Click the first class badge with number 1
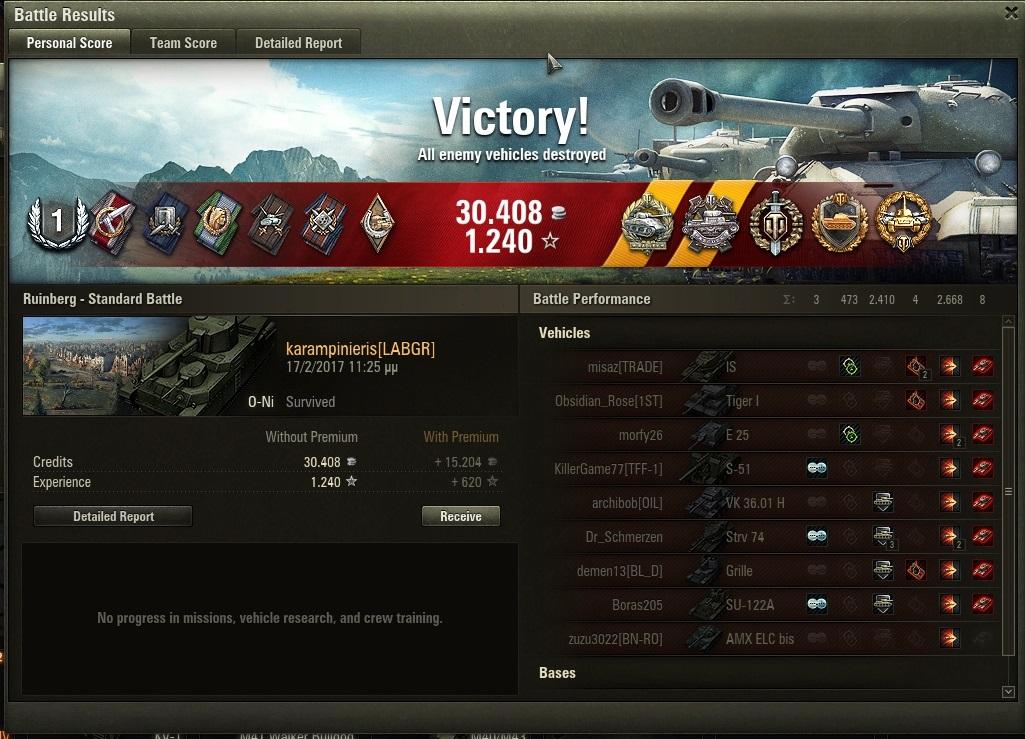The image size is (1025, 739). point(57,222)
